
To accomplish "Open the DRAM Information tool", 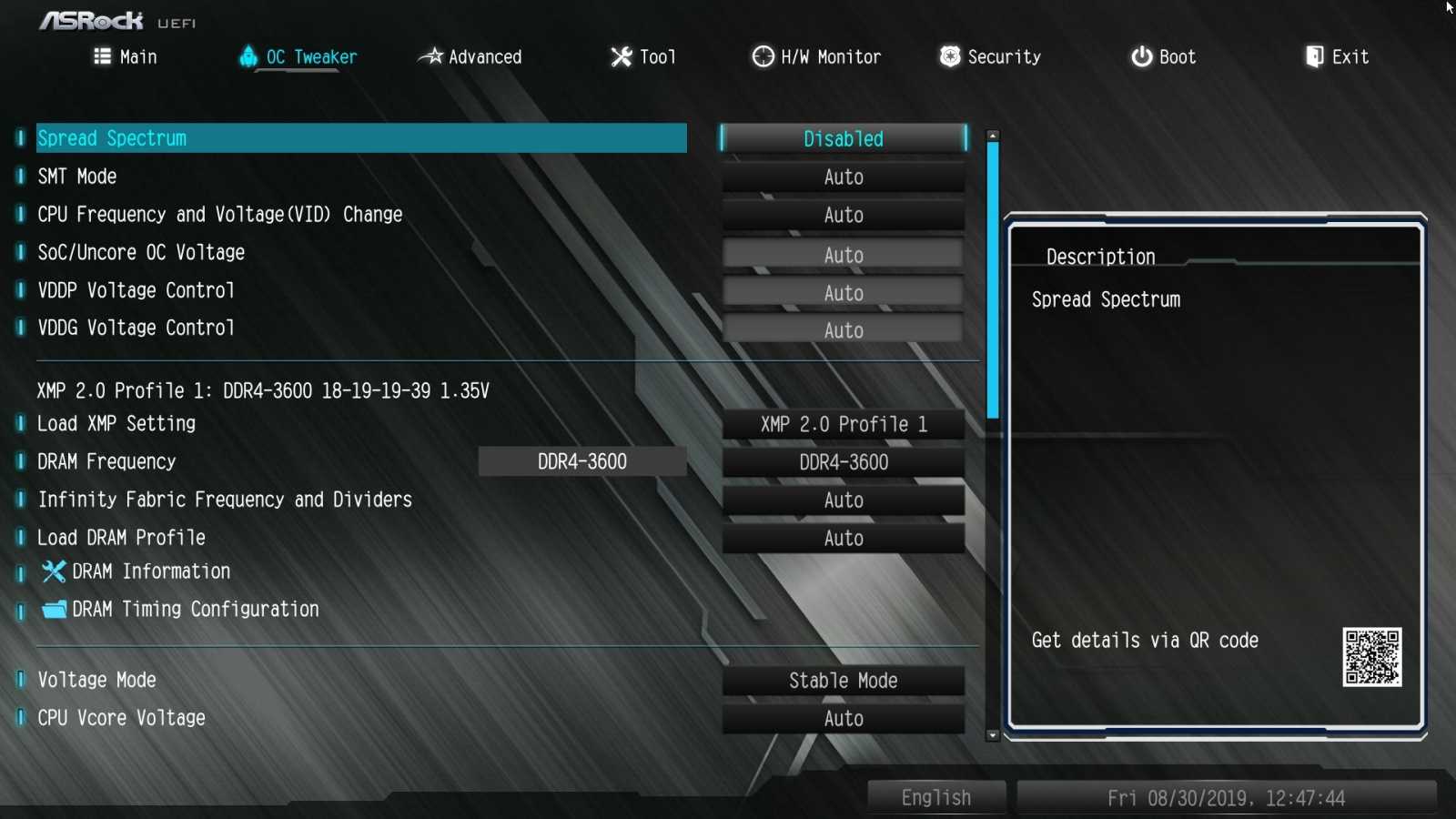I will tap(150, 571).
